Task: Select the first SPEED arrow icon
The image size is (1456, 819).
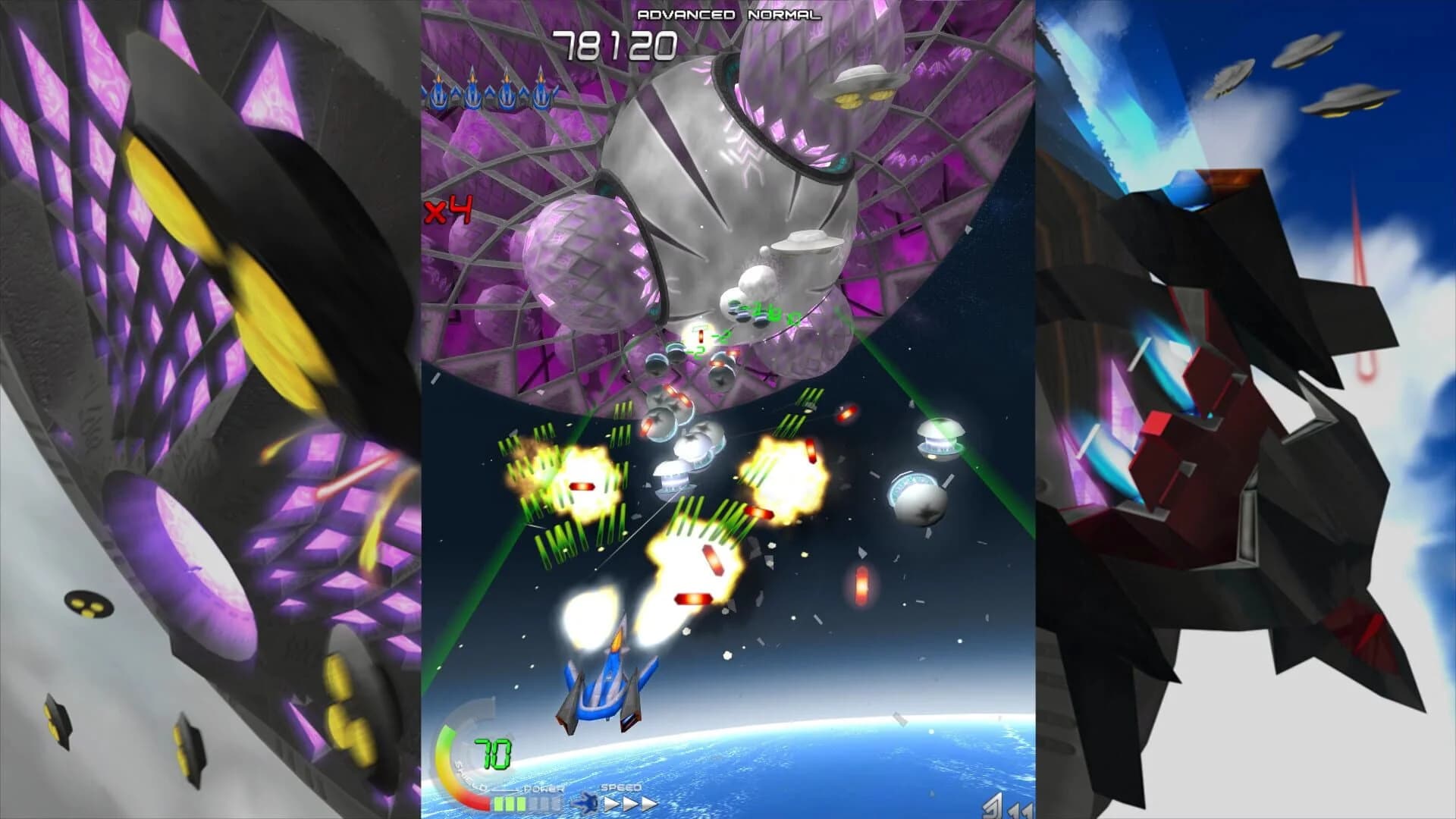Action: click(x=611, y=804)
